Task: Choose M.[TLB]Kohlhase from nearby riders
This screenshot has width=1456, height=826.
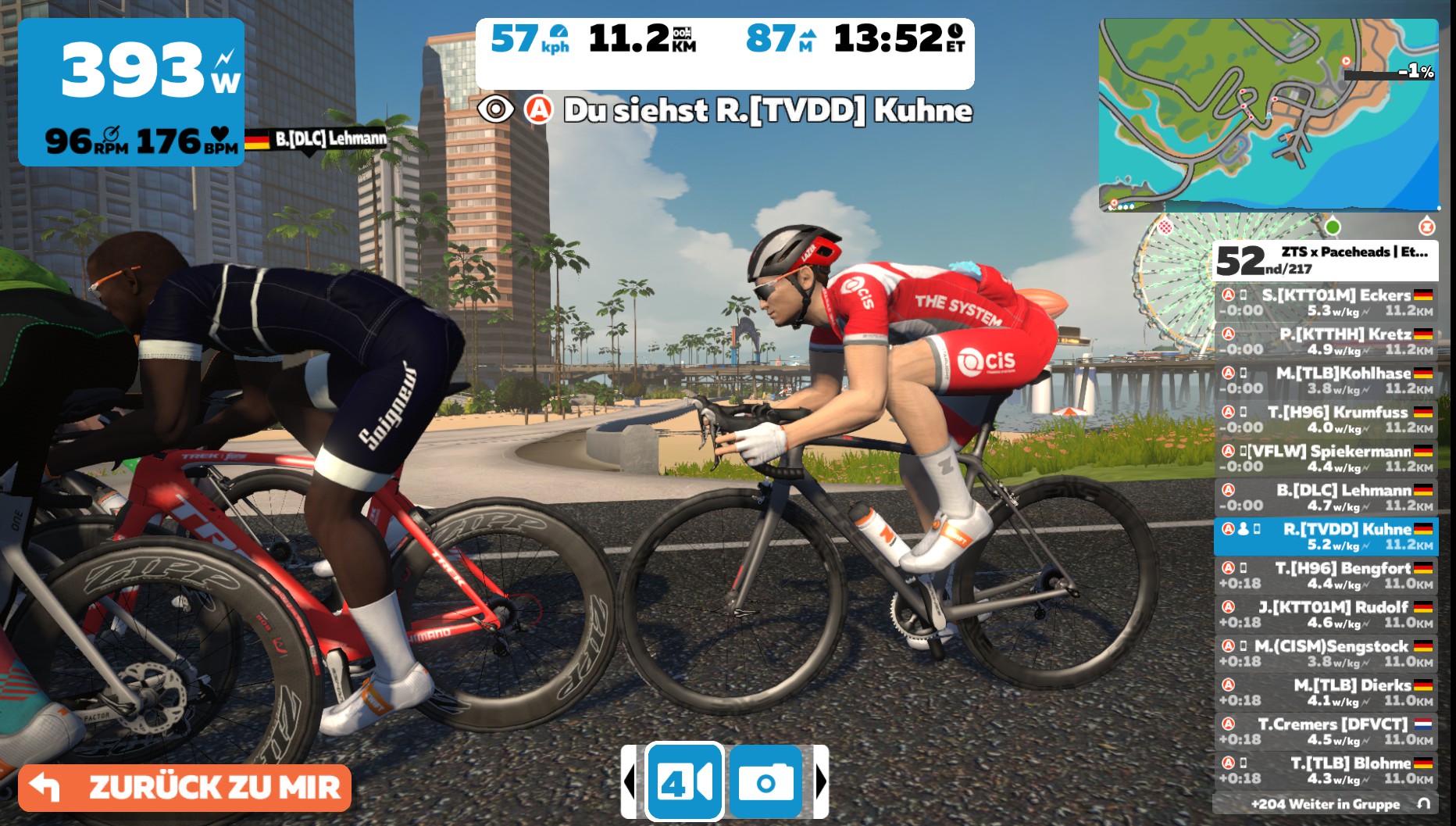Action: (x=1326, y=381)
